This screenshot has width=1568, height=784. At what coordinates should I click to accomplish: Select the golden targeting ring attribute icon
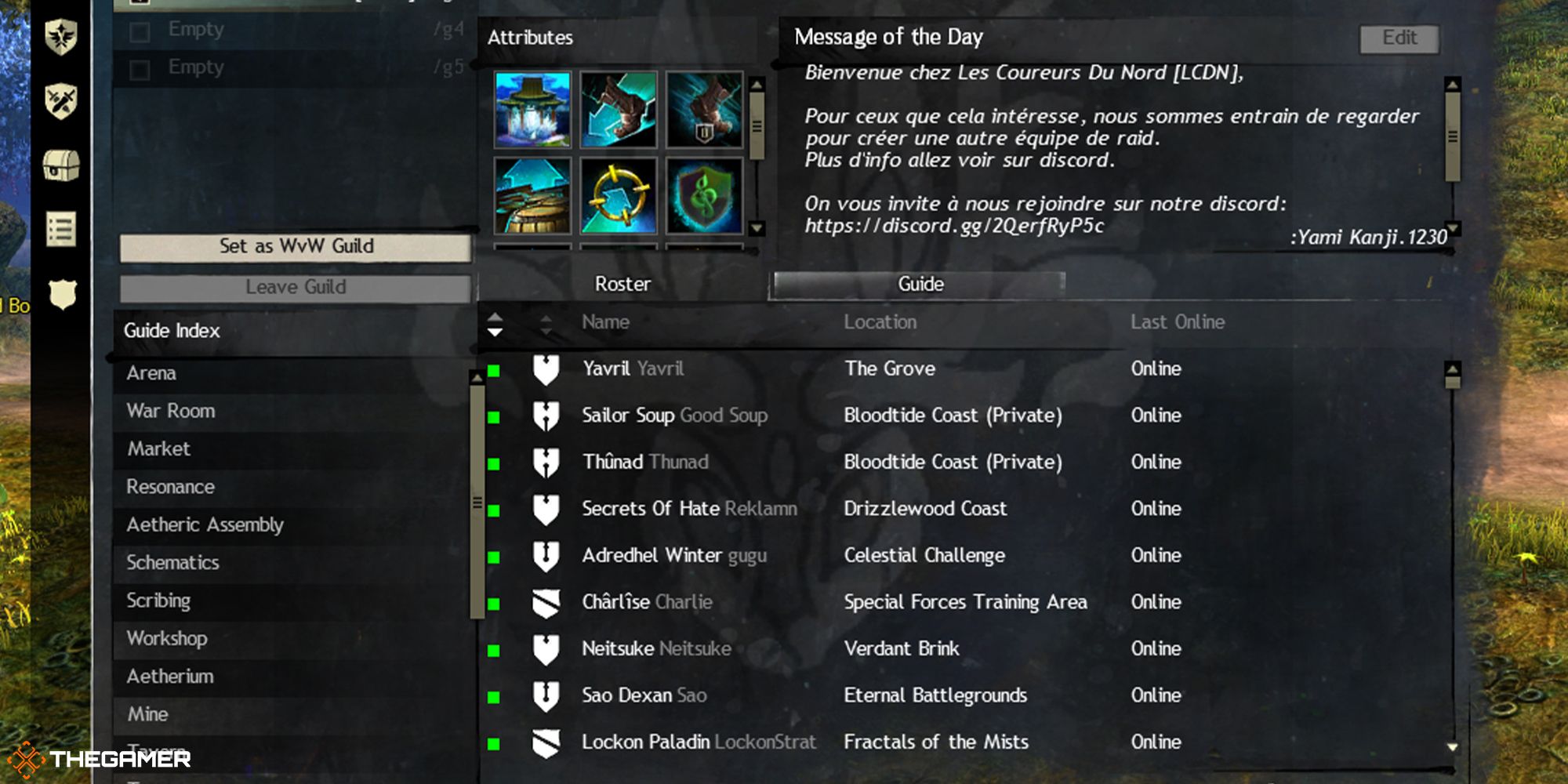coord(618,196)
